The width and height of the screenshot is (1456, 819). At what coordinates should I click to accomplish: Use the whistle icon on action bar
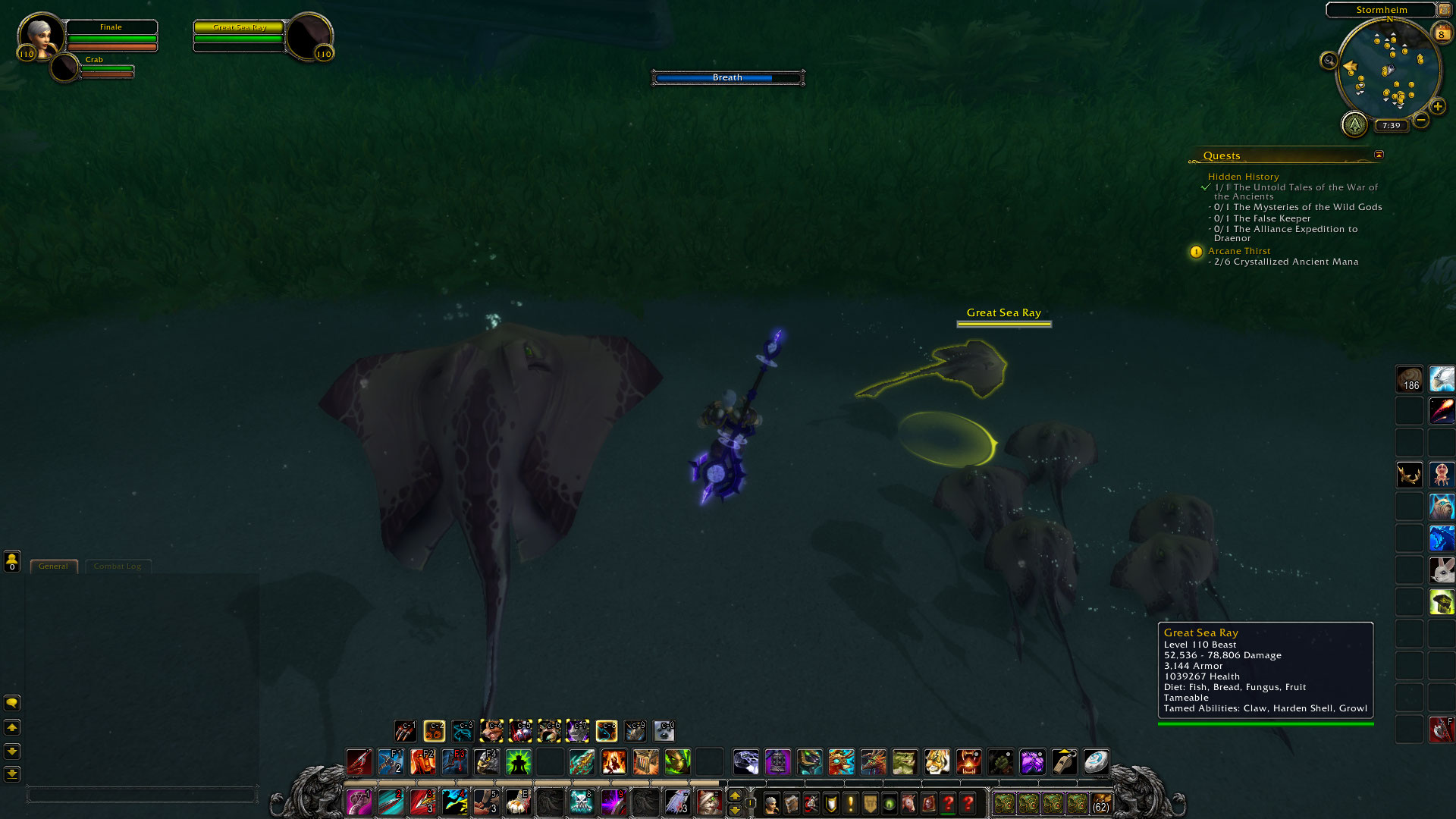pyautogui.click(x=1064, y=761)
